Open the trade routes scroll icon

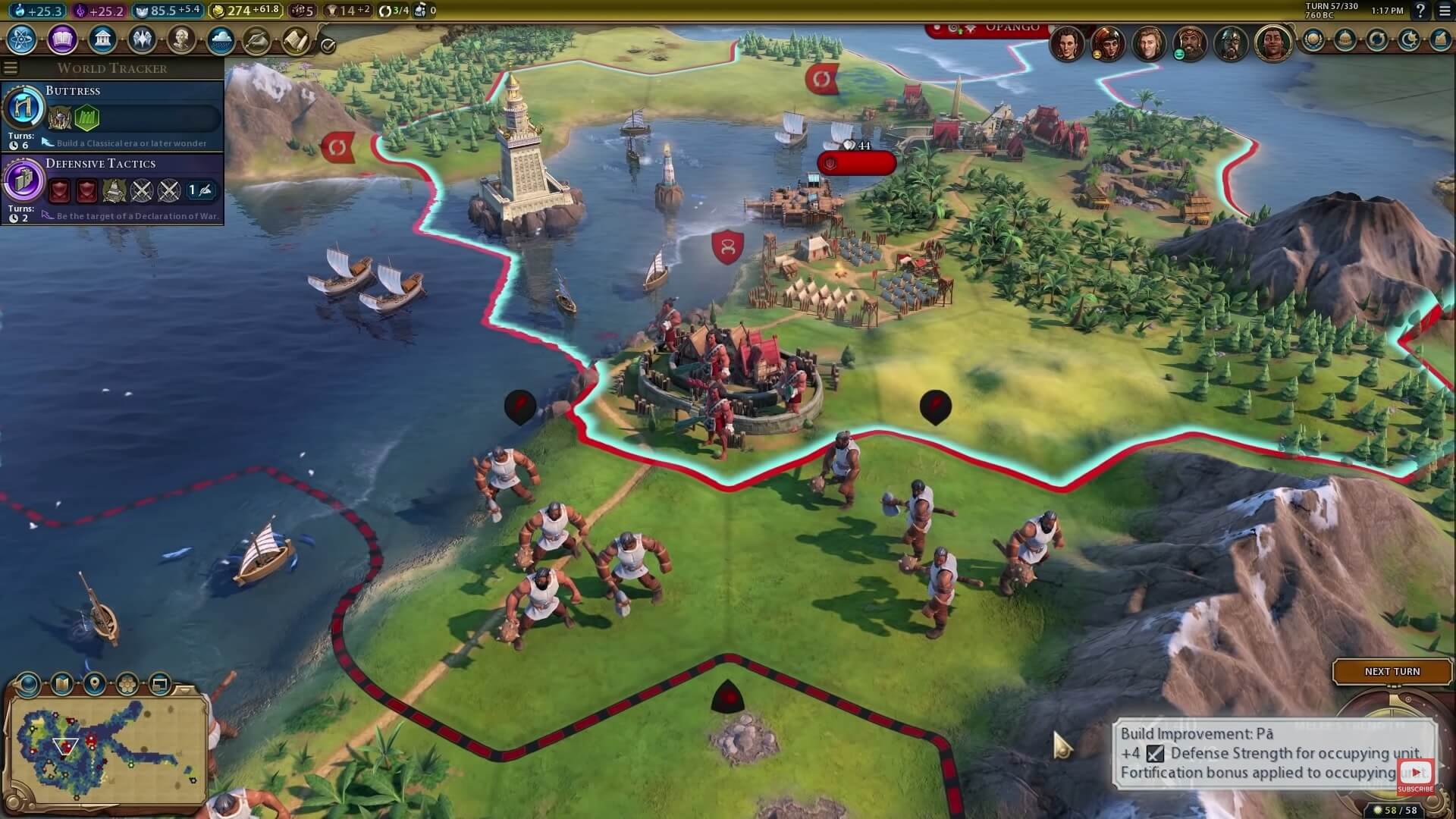[x=297, y=39]
